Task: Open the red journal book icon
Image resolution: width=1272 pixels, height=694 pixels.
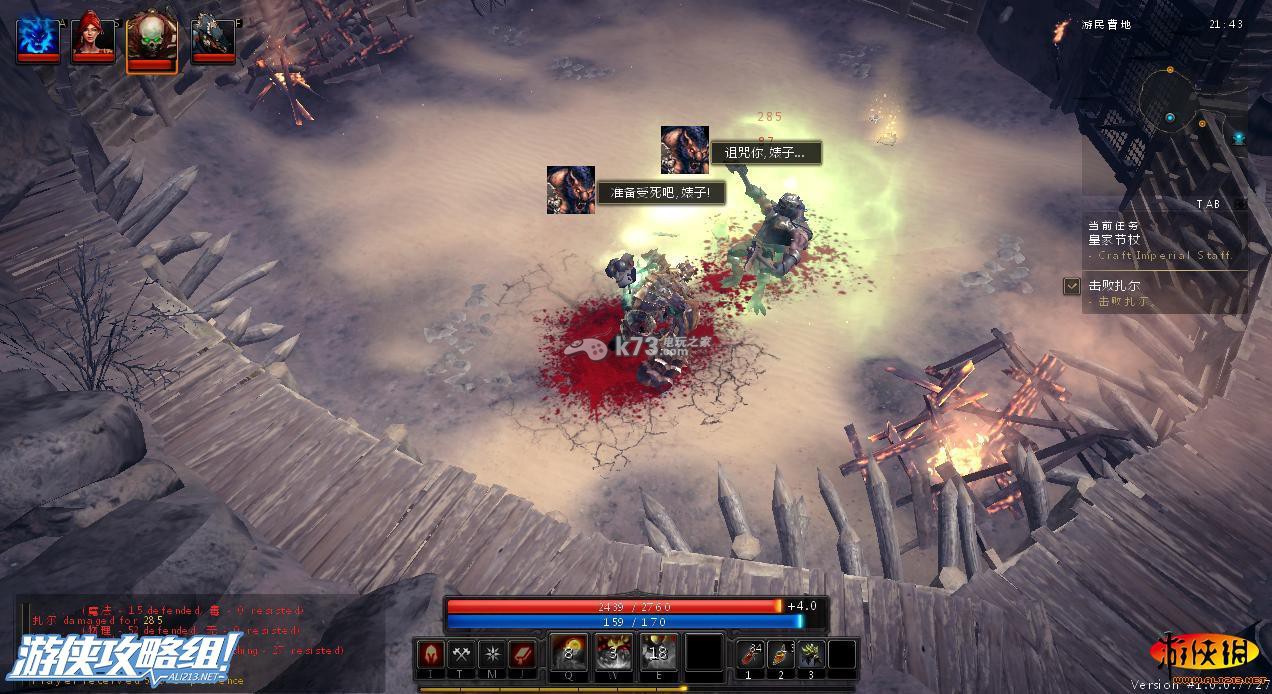Action: coord(522,655)
